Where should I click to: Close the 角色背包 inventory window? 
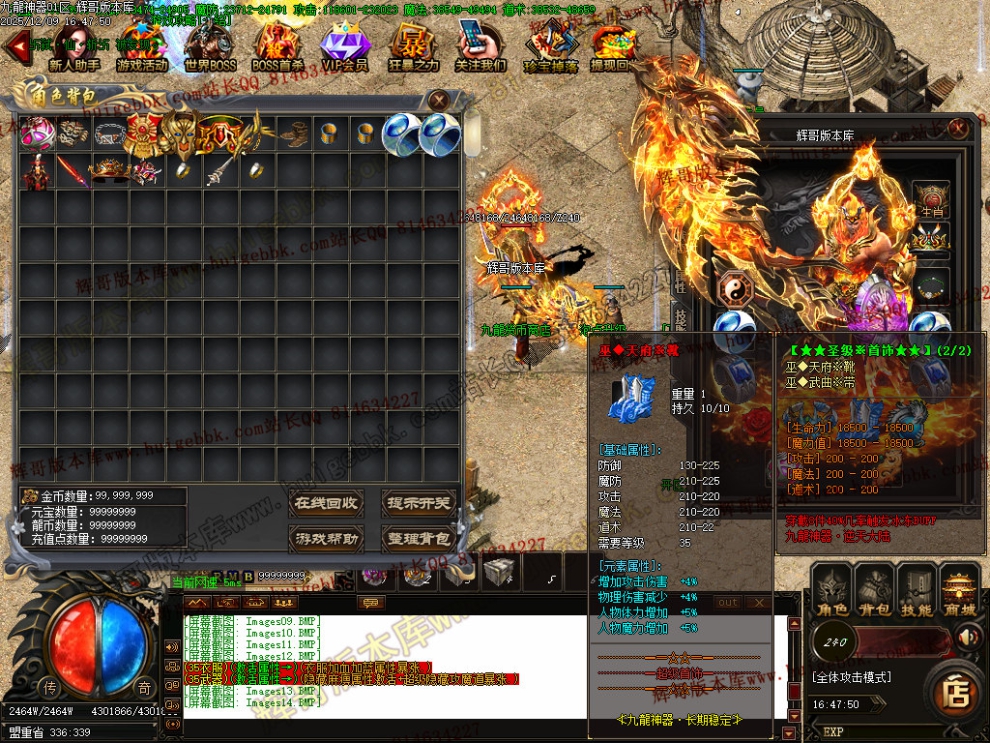click(438, 99)
